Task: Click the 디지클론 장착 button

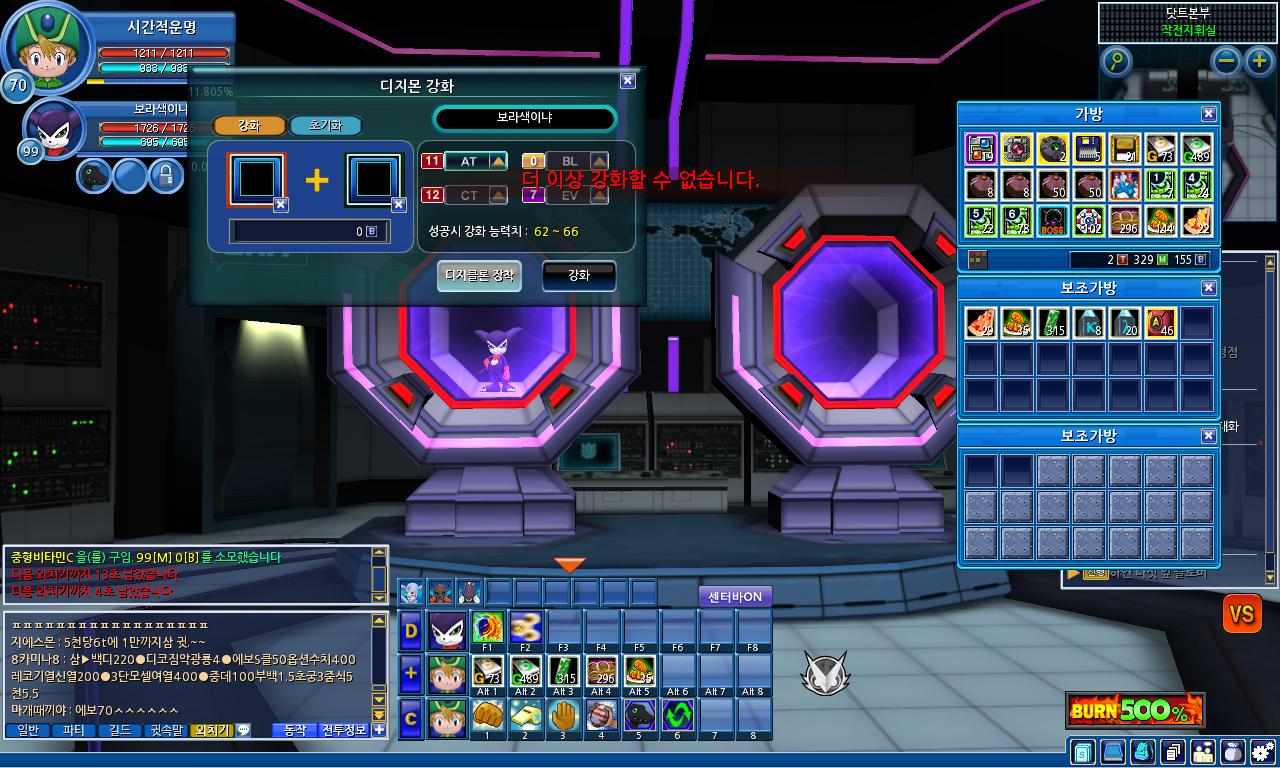Action: click(479, 275)
